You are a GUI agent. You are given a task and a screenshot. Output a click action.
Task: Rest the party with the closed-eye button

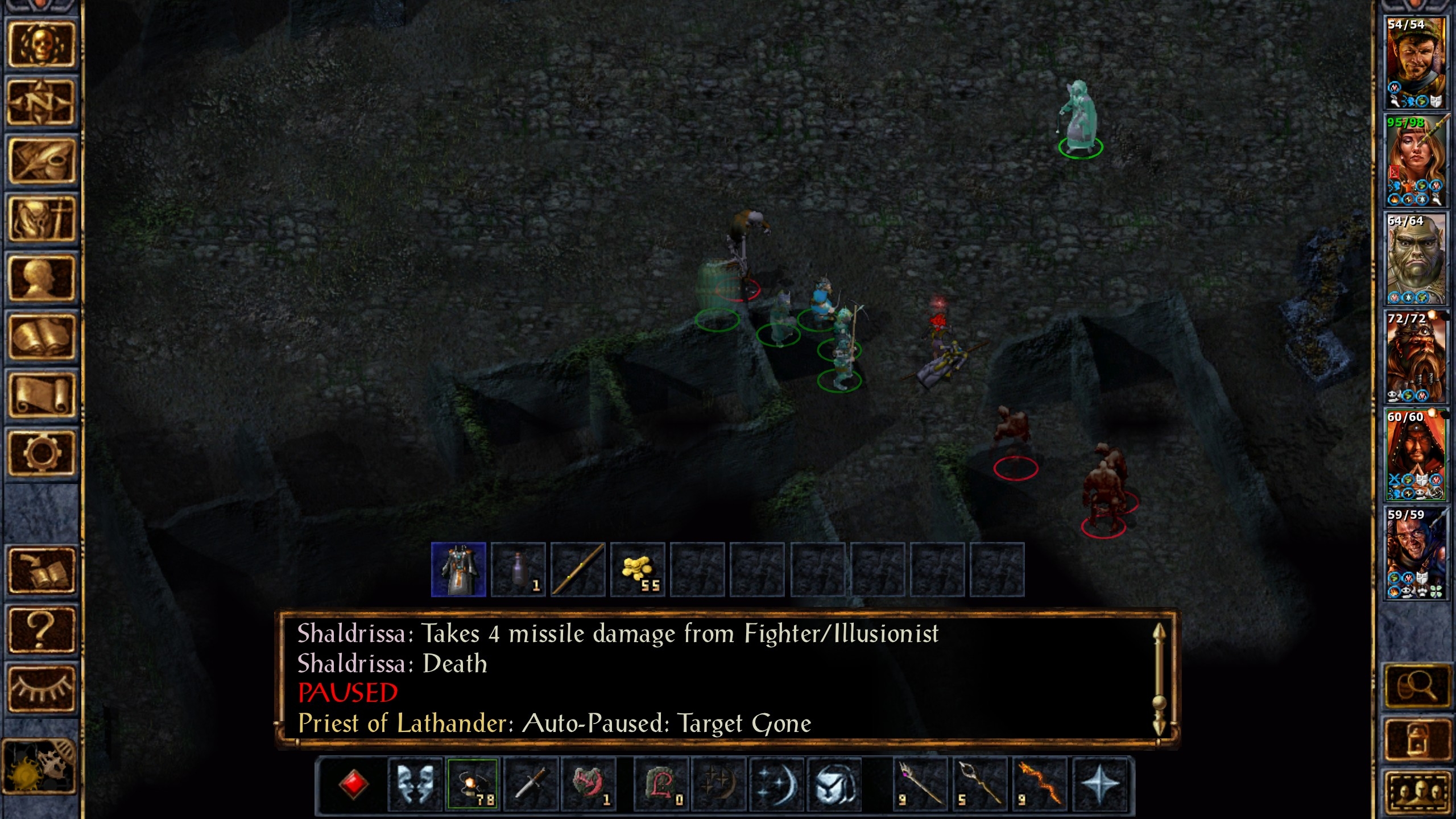point(40,688)
